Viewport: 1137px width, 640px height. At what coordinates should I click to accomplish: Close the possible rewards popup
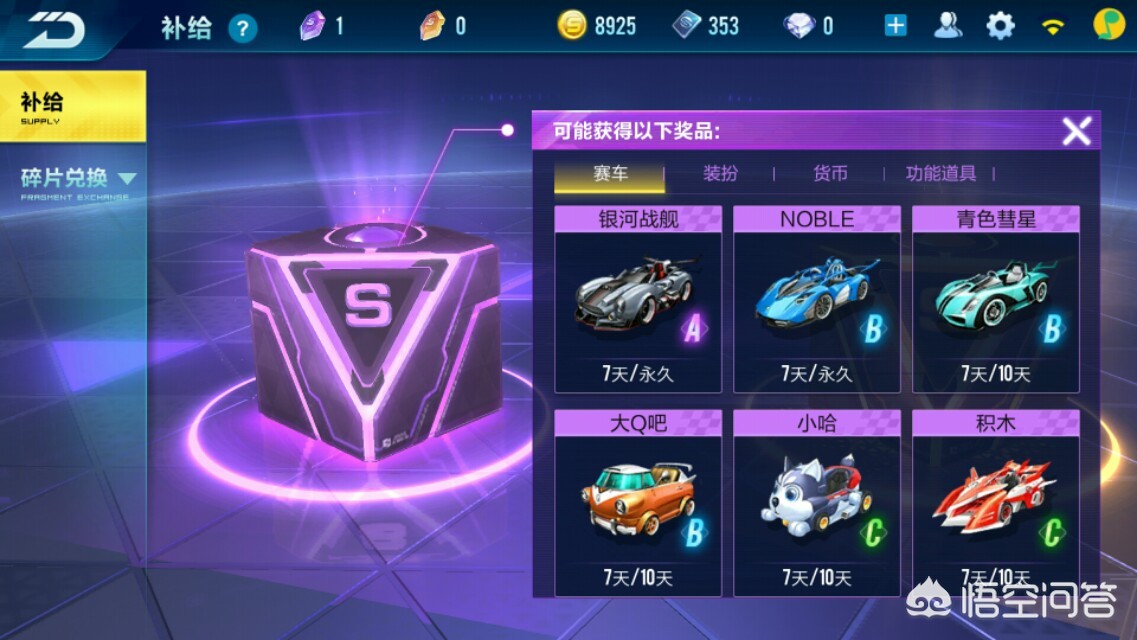click(x=1076, y=131)
